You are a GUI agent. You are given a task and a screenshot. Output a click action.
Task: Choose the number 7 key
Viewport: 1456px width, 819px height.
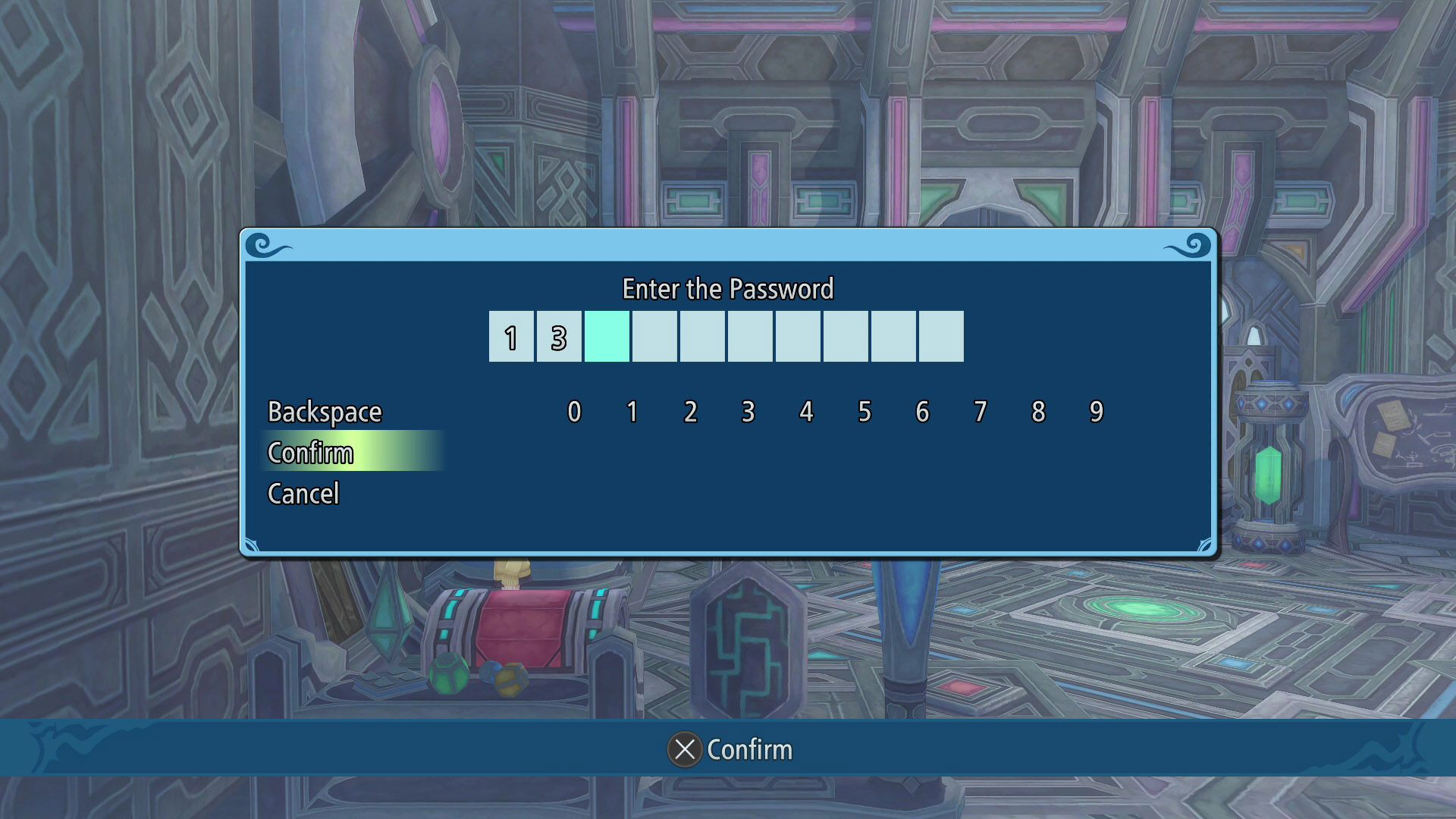(x=981, y=412)
